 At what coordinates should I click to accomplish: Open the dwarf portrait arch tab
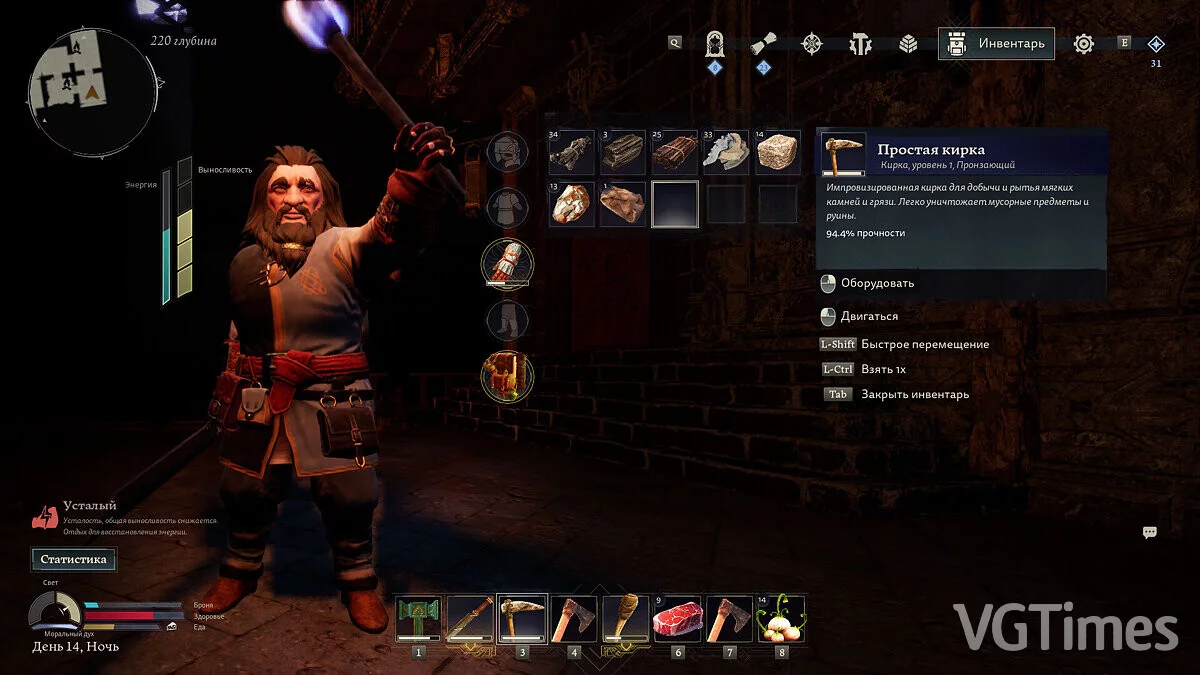[x=715, y=44]
